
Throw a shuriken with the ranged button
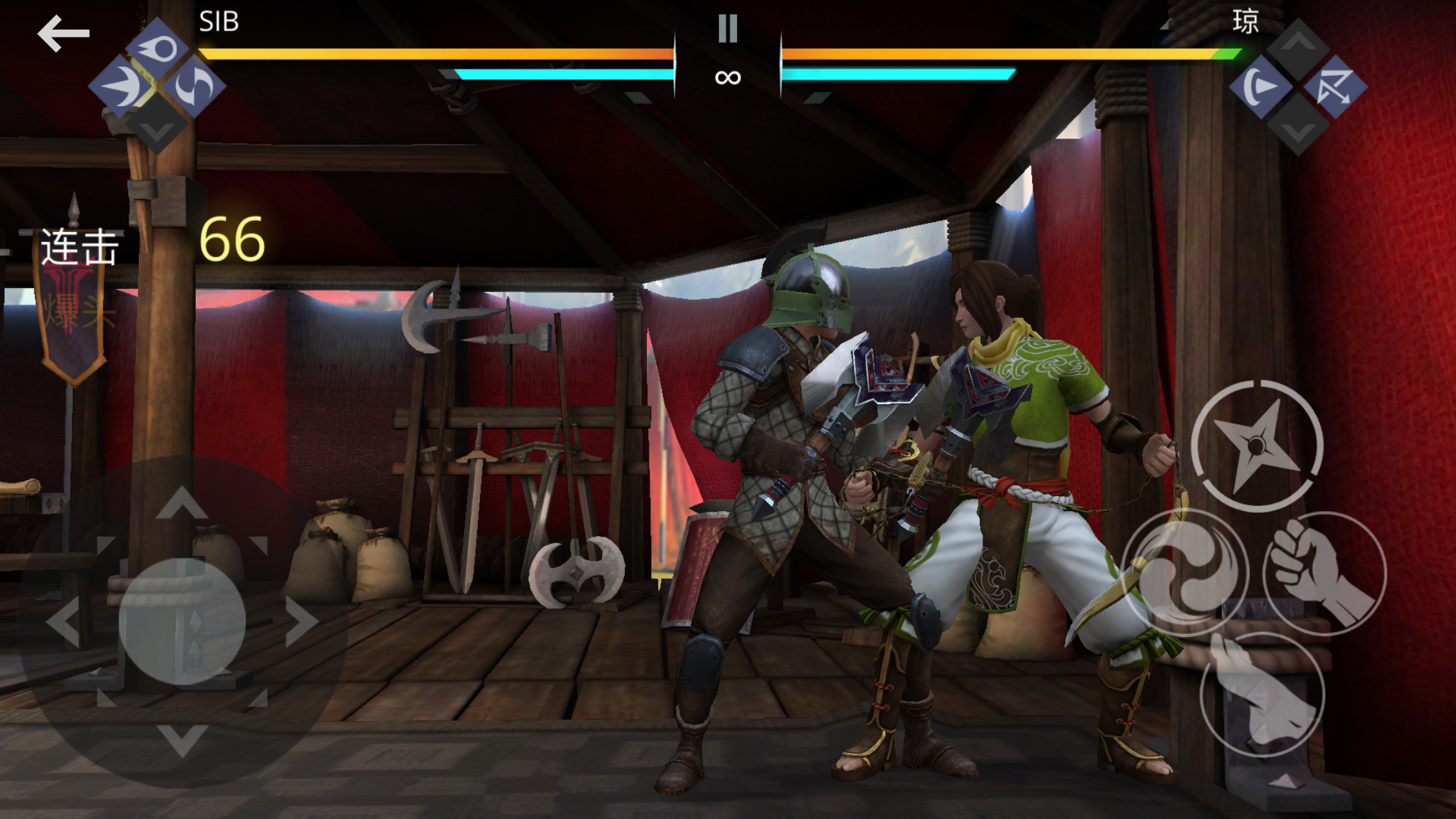click(x=1256, y=446)
